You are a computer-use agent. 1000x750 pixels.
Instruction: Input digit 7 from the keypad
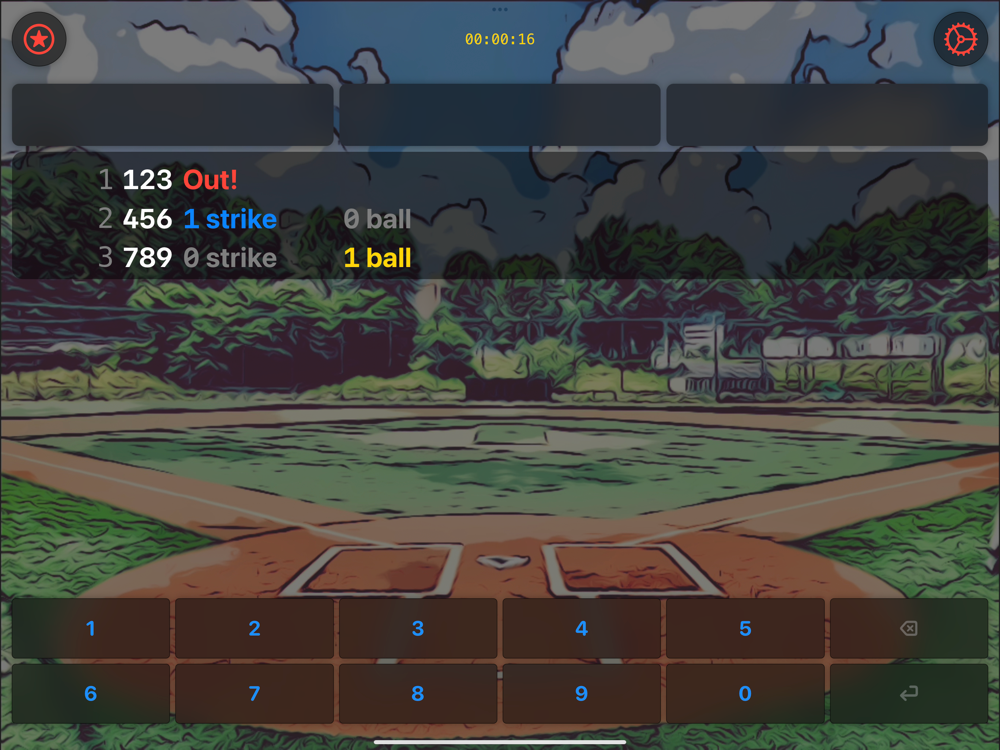[x=254, y=693]
